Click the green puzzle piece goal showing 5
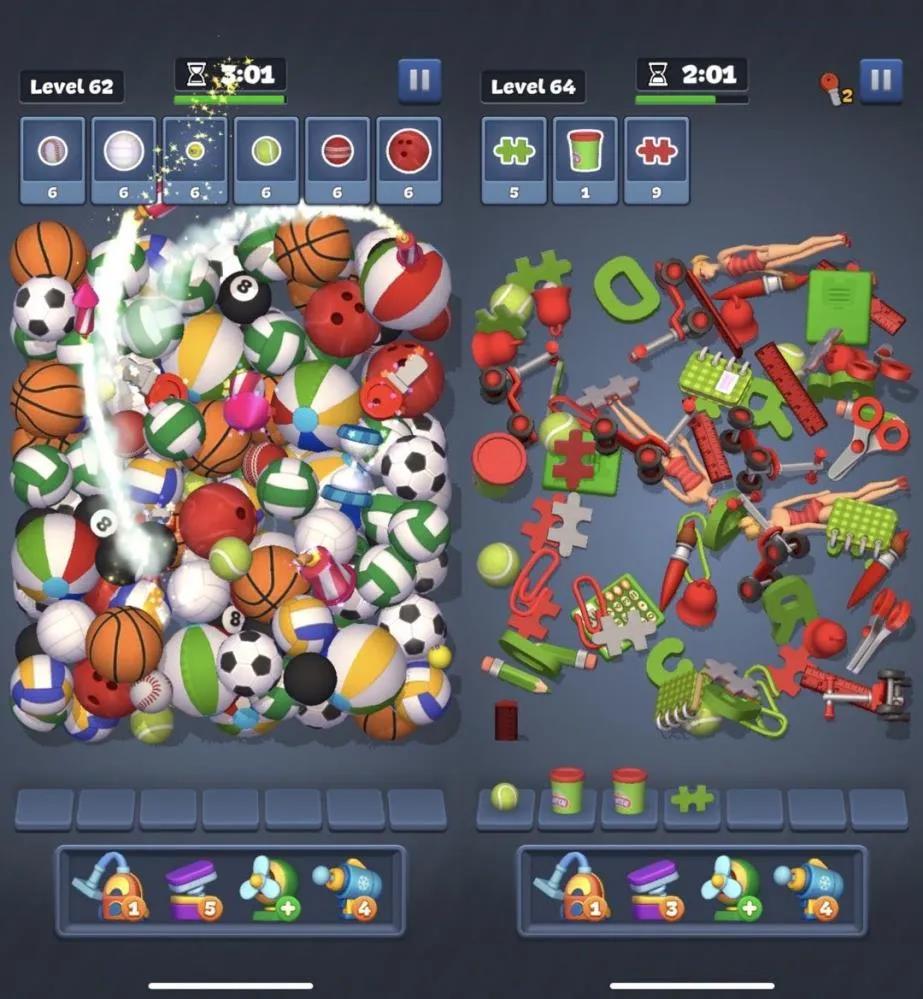The height and width of the screenshot is (999, 923). [514, 160]
